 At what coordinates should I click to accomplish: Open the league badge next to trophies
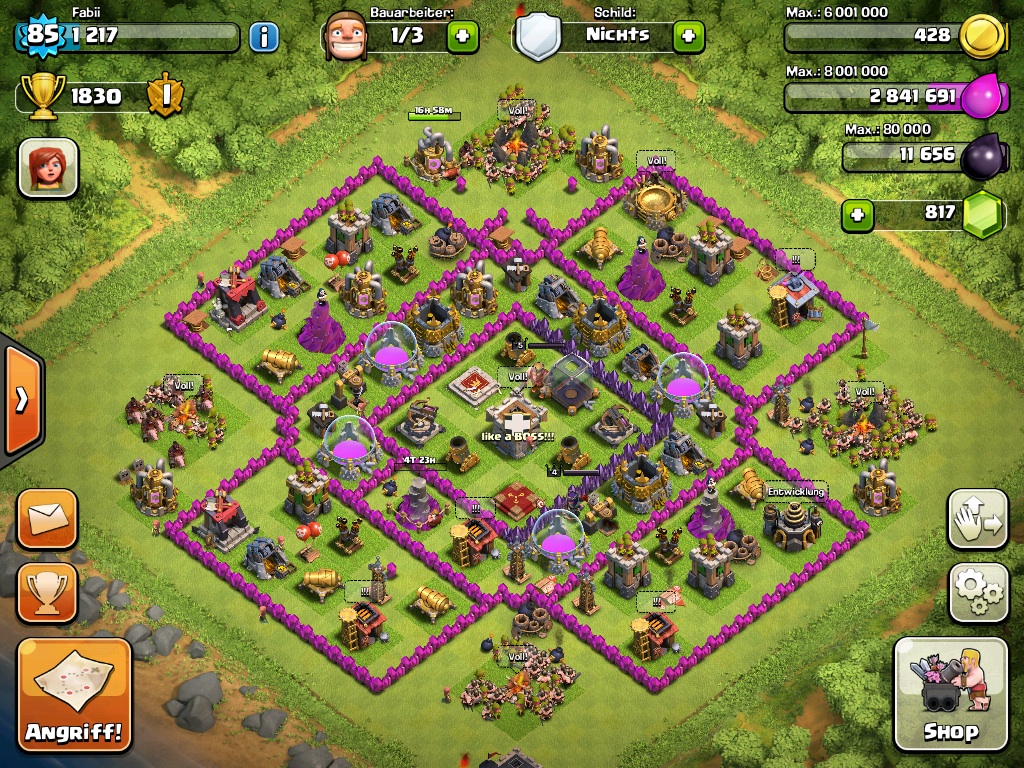click(x=164, y=96)
